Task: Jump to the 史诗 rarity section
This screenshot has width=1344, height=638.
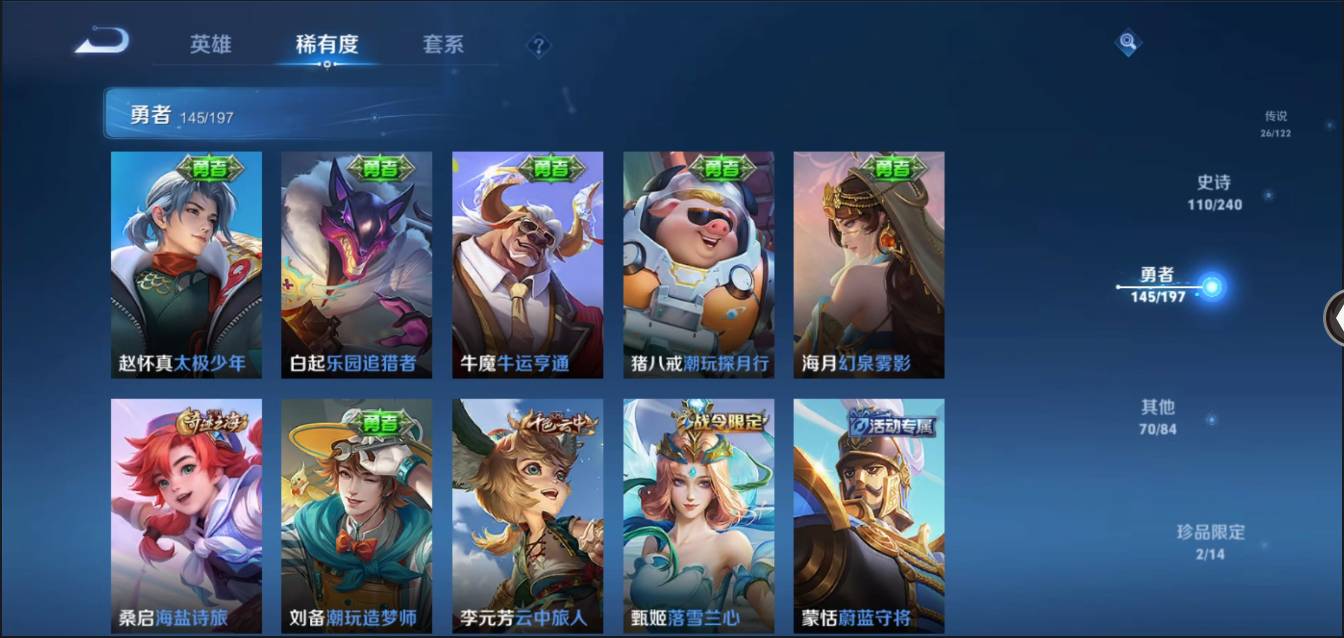Action: [x=1214, y=193]
